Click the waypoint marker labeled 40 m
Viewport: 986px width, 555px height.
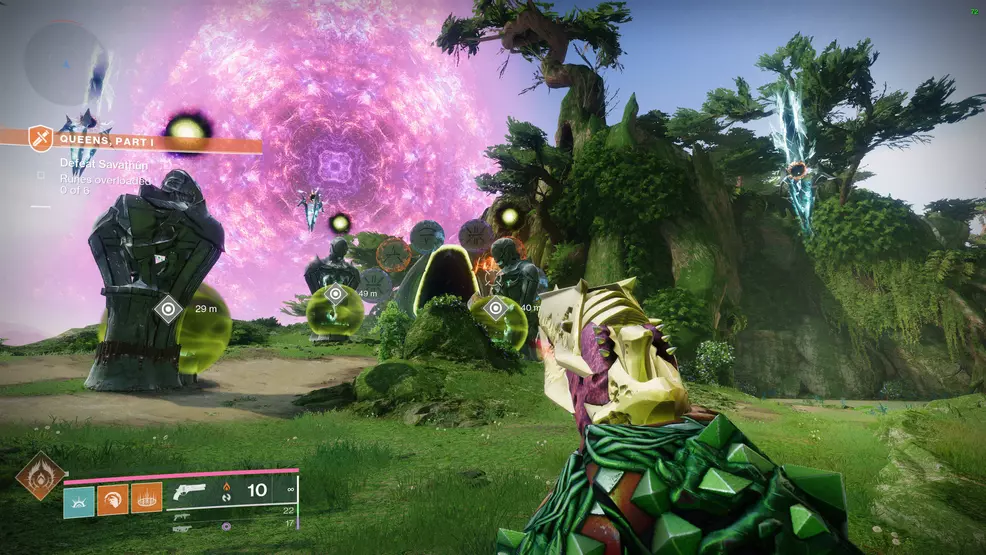(x=495, y=309)
